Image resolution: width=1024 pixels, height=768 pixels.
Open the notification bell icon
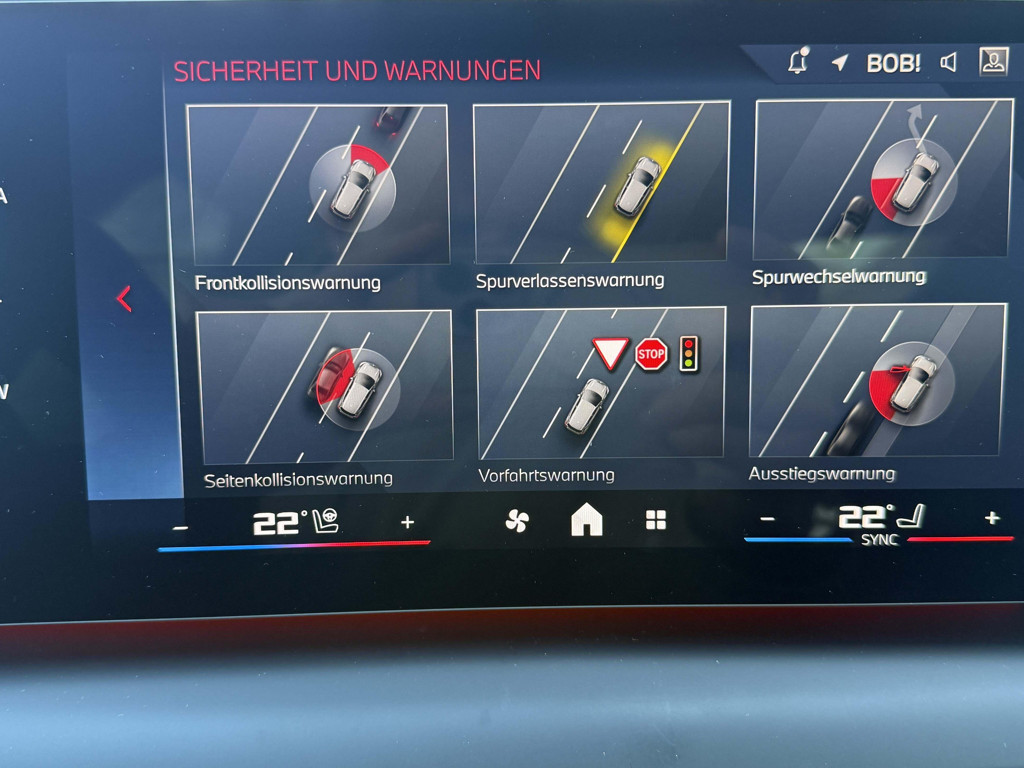(x=798, y=62)
